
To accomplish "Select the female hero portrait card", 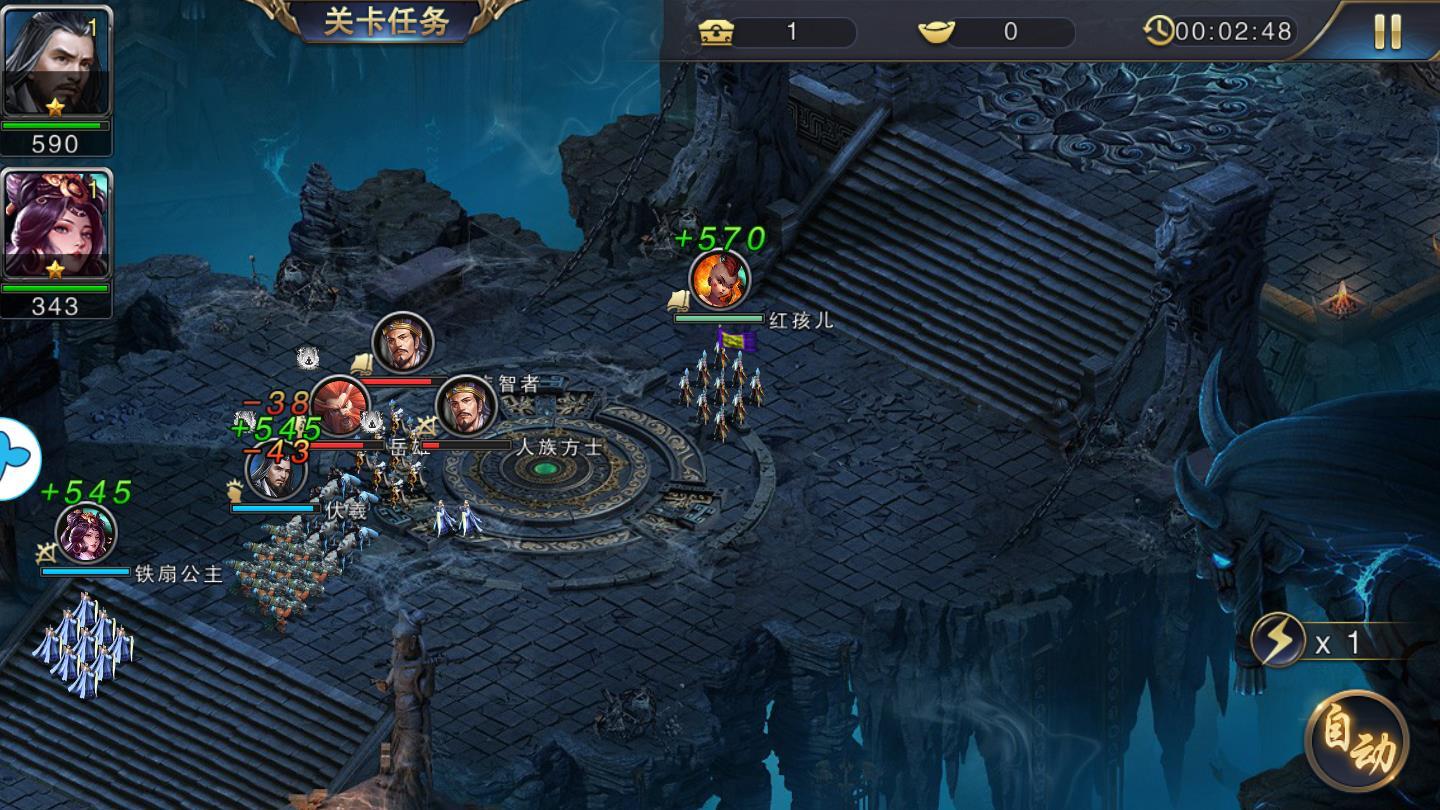I will click(x=57, y=225).
